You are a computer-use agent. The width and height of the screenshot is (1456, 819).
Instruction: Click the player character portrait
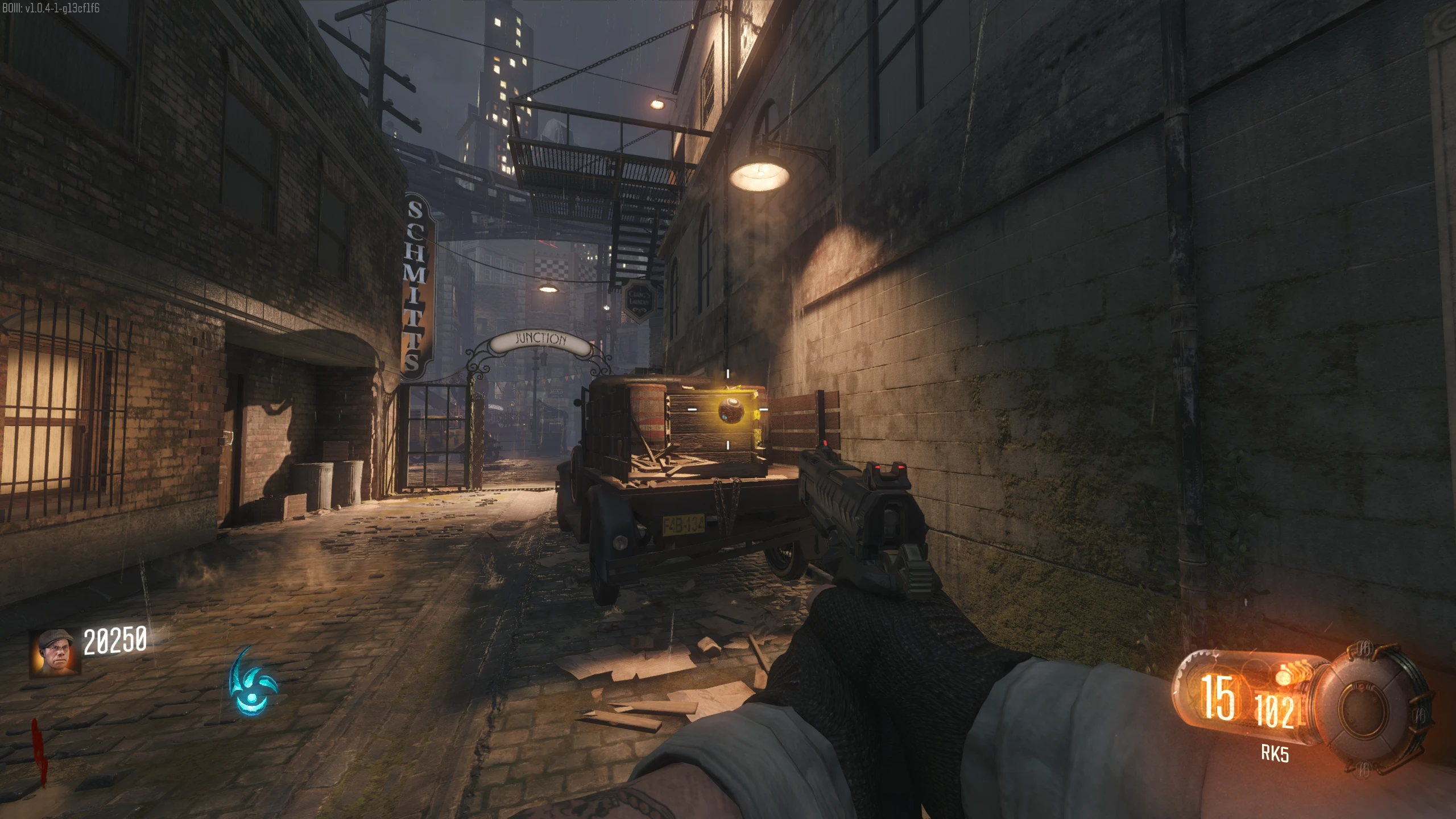(x=55, y=652)
